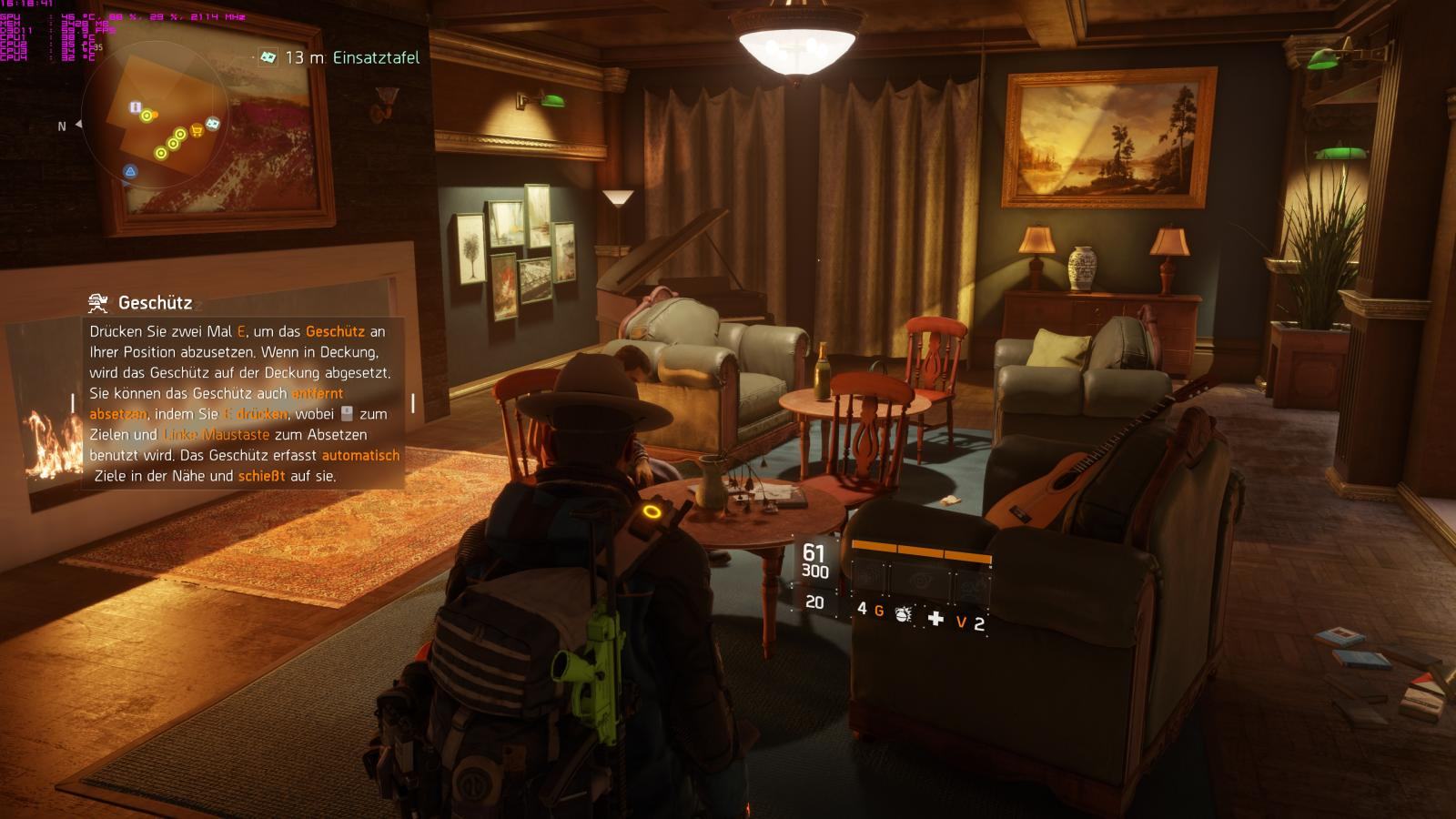Image resolution: width=1456 pixels, height=819 pixels.
Task: Select the Geschütz tutorial panel
Action: click(244, 391)
